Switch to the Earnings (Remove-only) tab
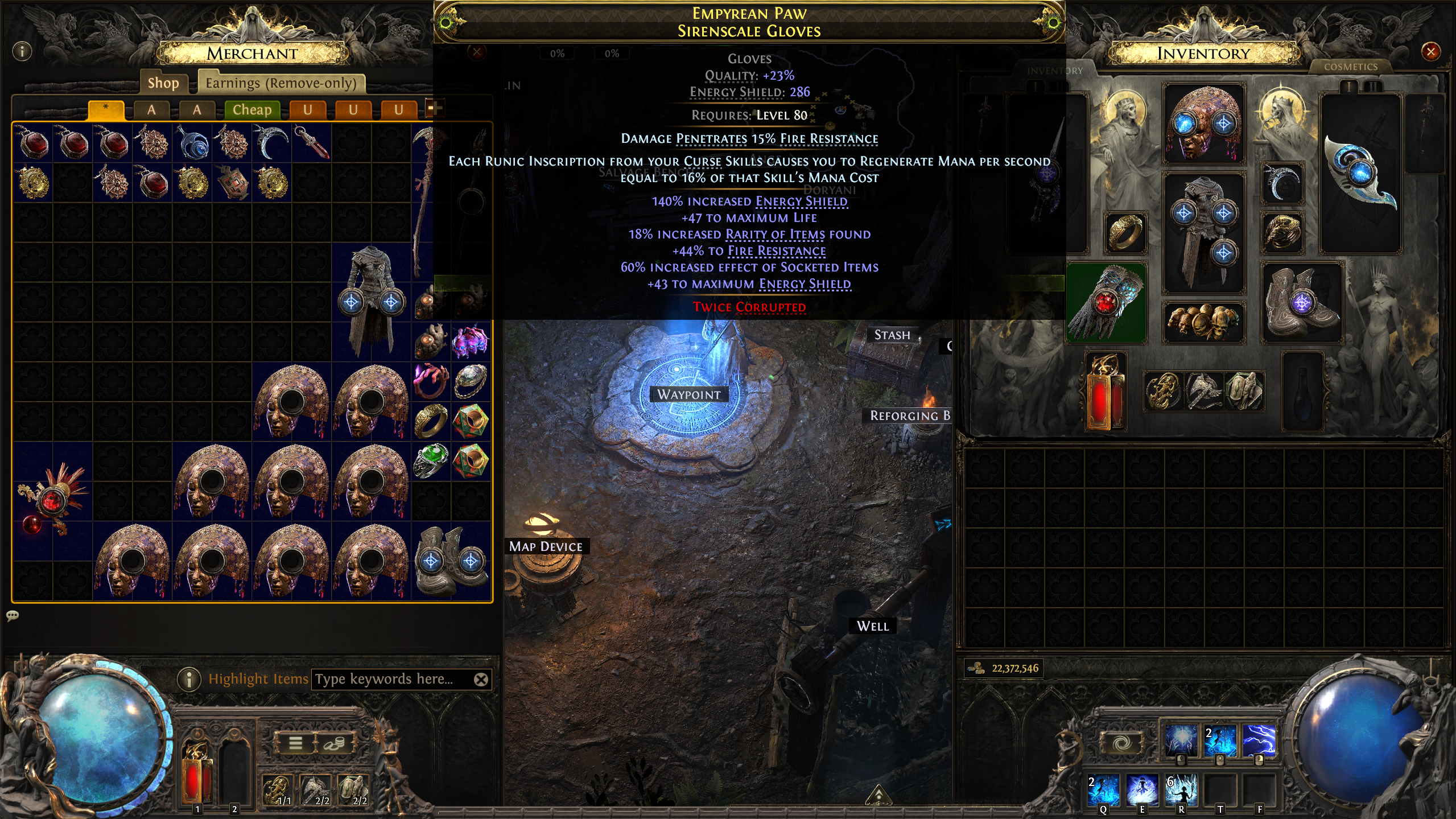The image size is (1456, 819). click(281, 83)
